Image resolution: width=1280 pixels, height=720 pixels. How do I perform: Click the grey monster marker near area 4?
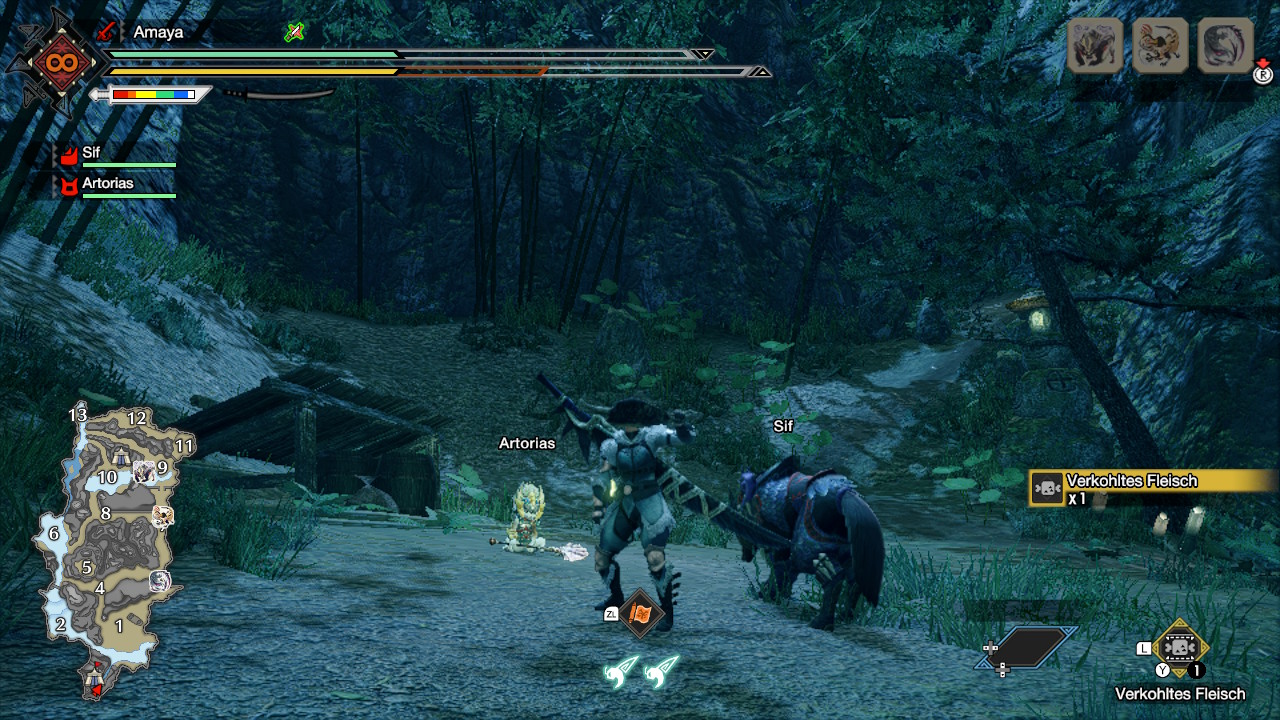[161, 581]
